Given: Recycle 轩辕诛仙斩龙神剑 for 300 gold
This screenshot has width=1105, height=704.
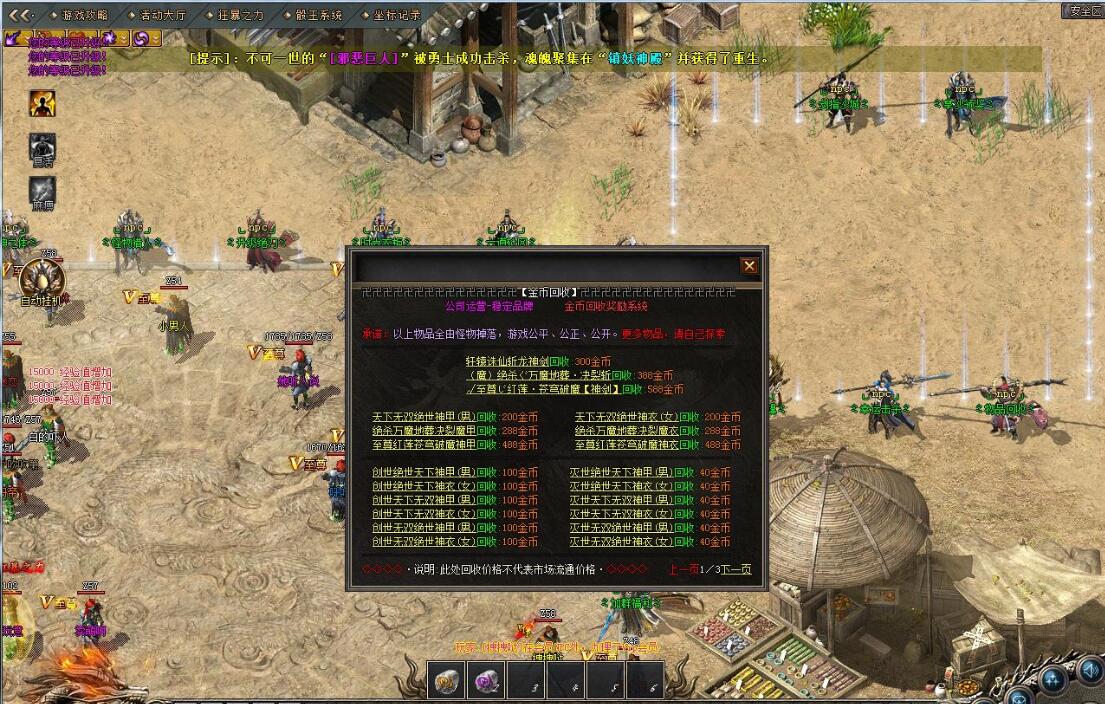Looking at the screenshot, I should click(x=537, y=361).
